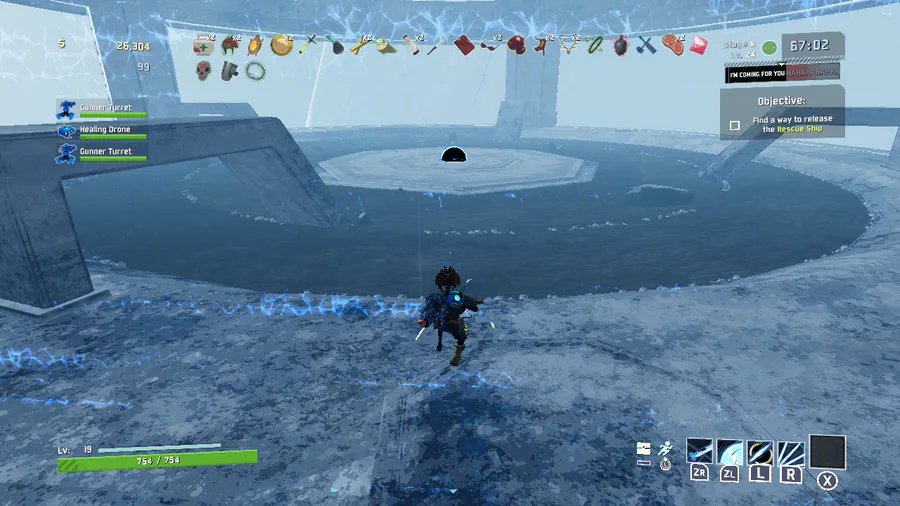Select the antlers item icon
This screenshot has width=900, height=506.
coord(570,45)
